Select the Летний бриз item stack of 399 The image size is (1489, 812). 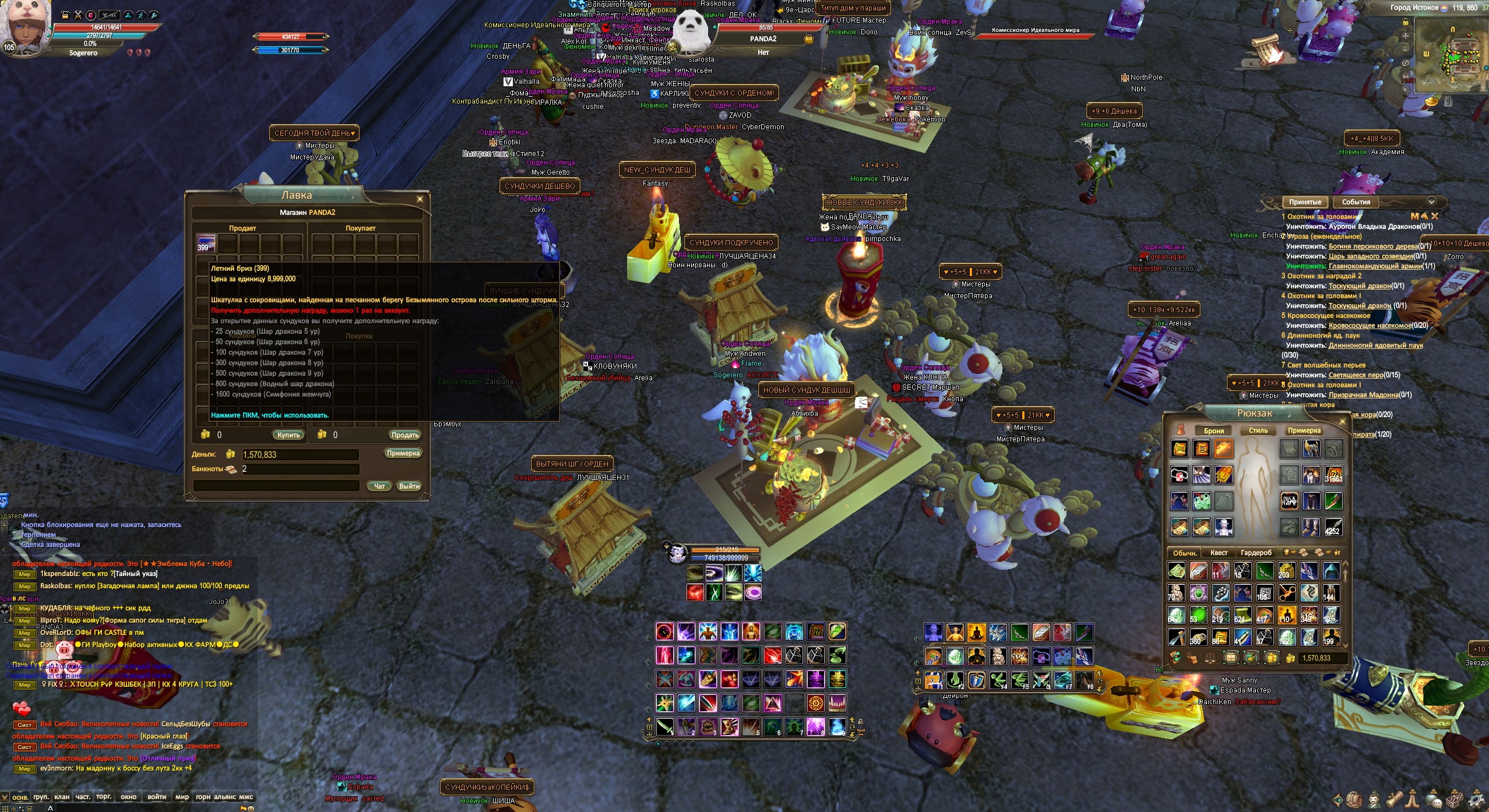(206, 243)
